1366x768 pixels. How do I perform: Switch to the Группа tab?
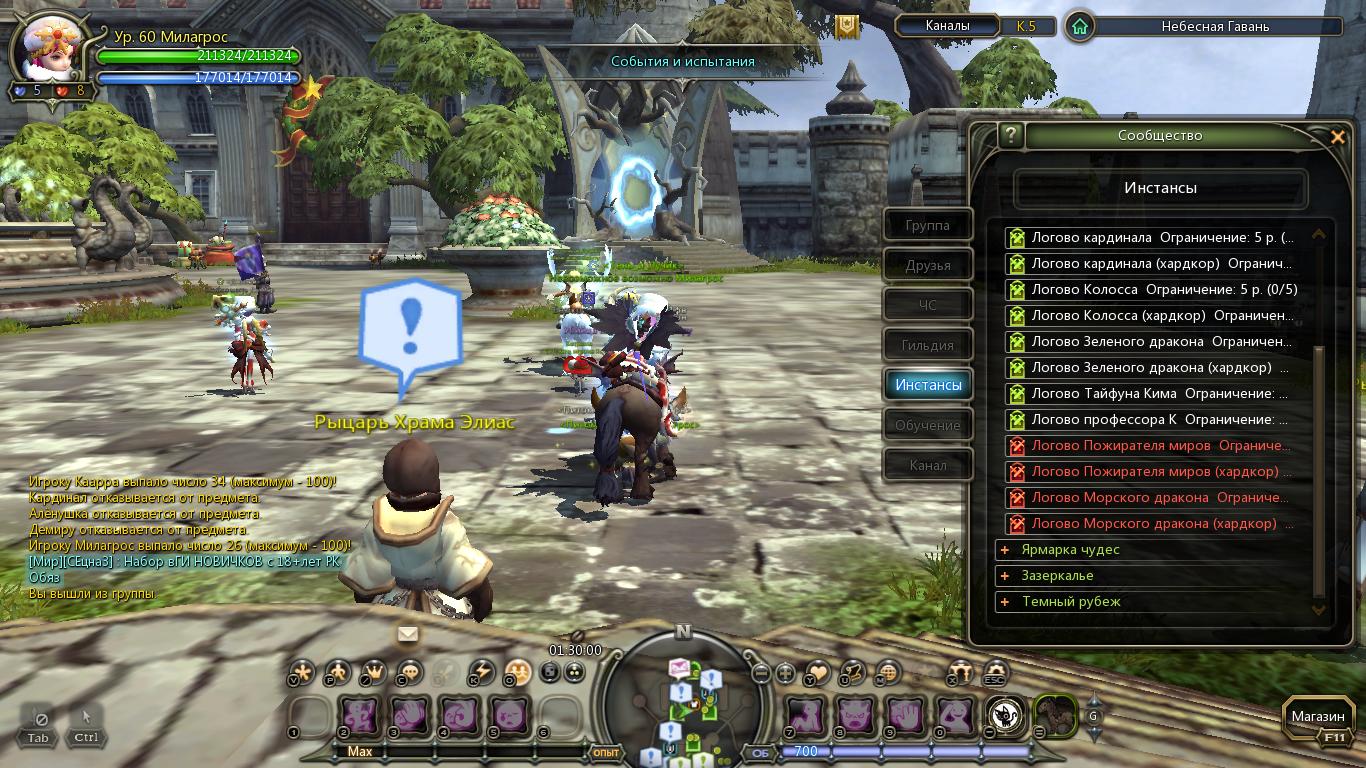pos(927,226)
